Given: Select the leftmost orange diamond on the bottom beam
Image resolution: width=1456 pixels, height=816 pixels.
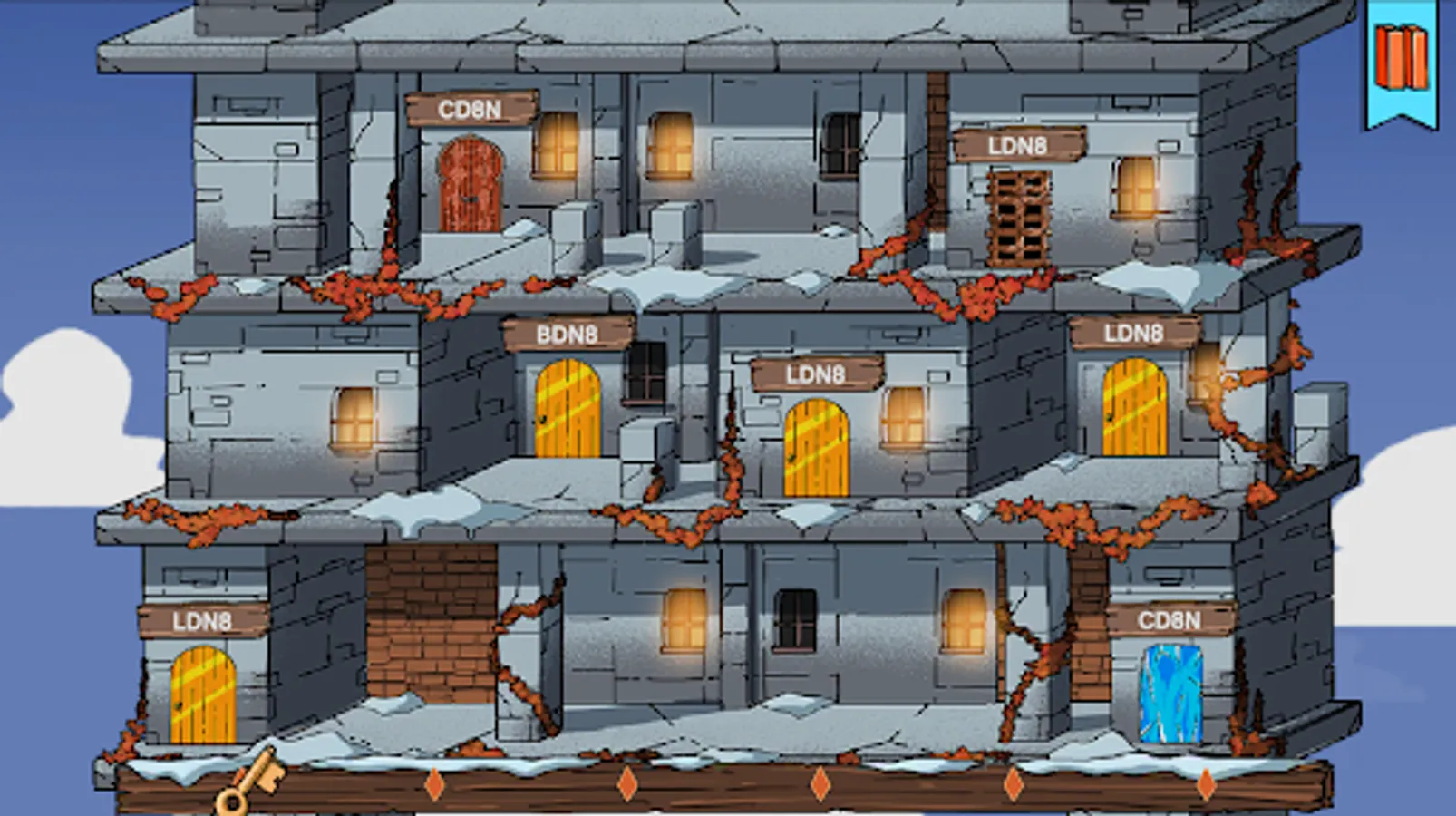Looking at the screenshot, I should tap(436, 782).
